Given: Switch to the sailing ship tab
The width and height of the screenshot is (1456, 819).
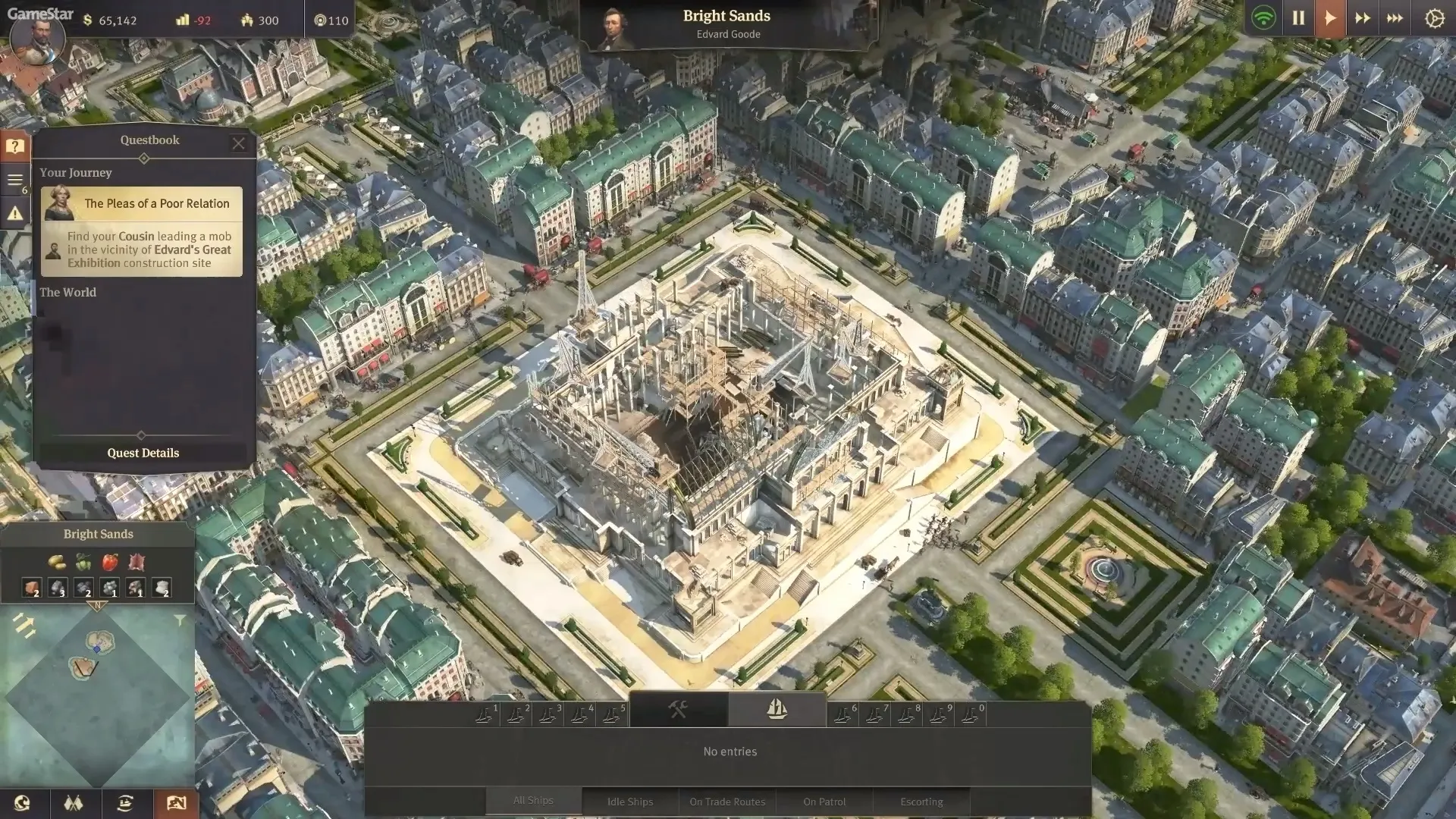Looking at the screenshot, I should click(x=777, y=710).
